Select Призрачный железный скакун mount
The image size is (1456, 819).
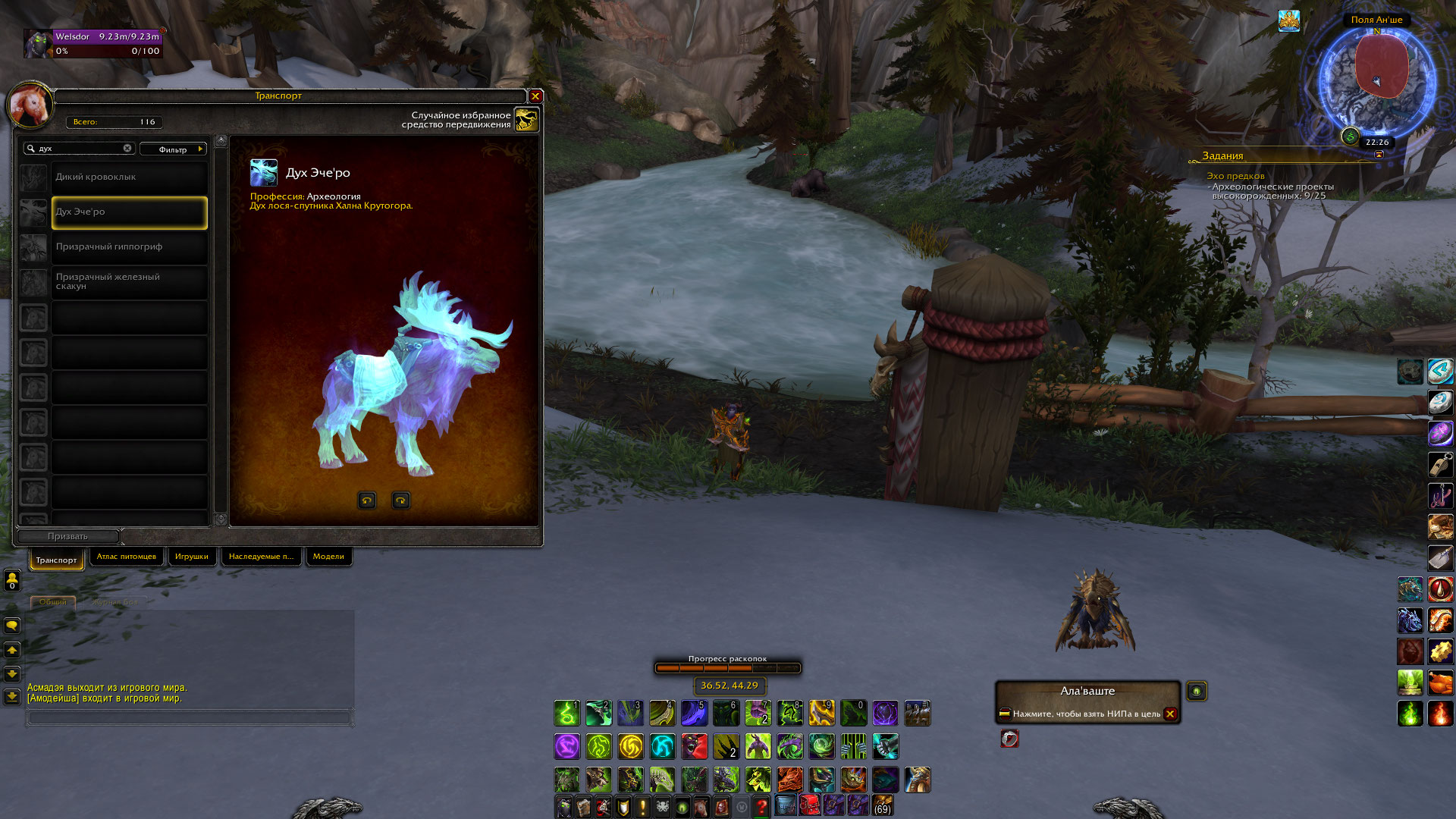tap(129, 282)
